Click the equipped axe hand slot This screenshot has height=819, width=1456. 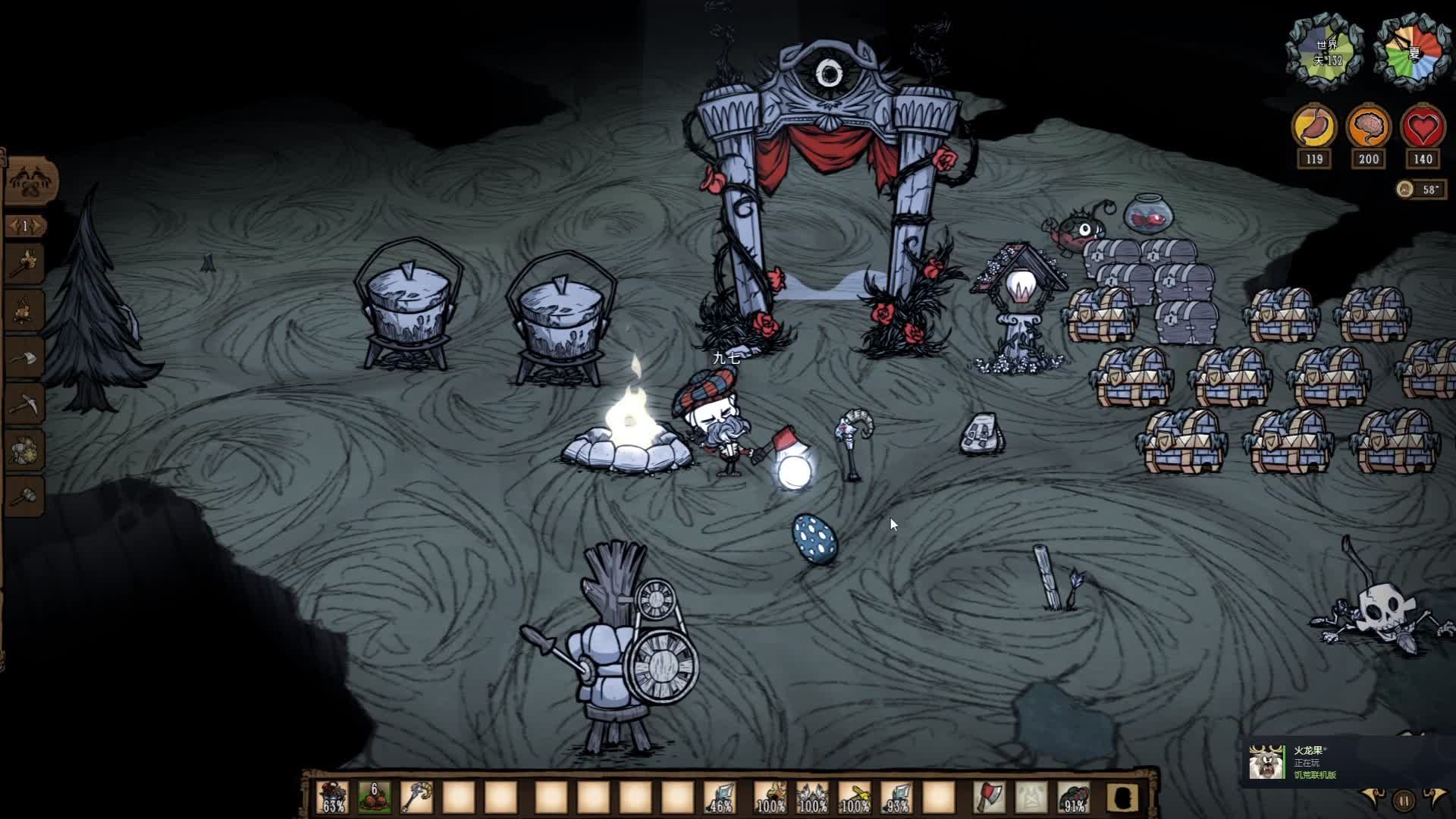[x=989, y=798]
